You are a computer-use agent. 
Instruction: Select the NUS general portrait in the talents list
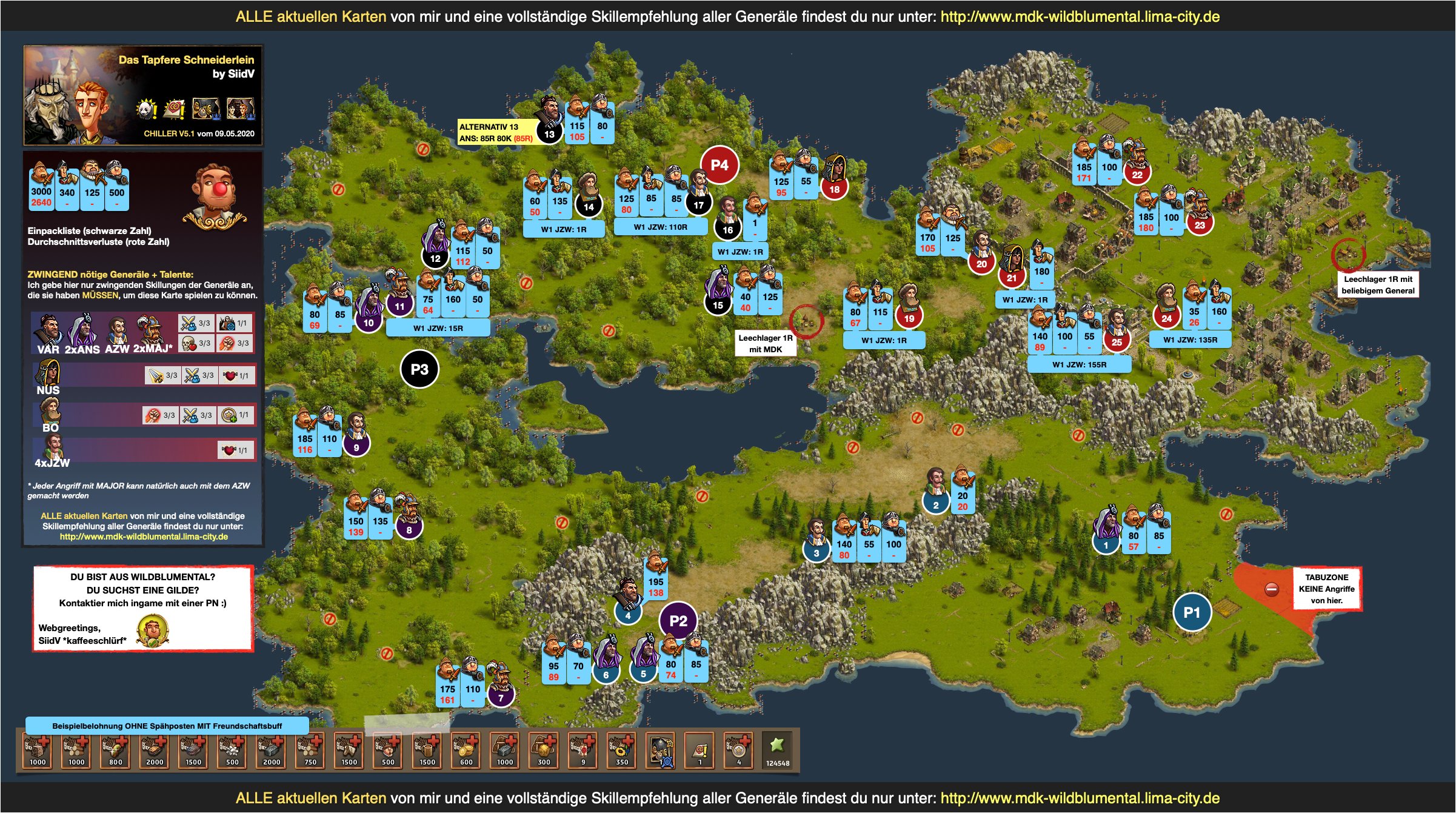click(x=48, y=374)
